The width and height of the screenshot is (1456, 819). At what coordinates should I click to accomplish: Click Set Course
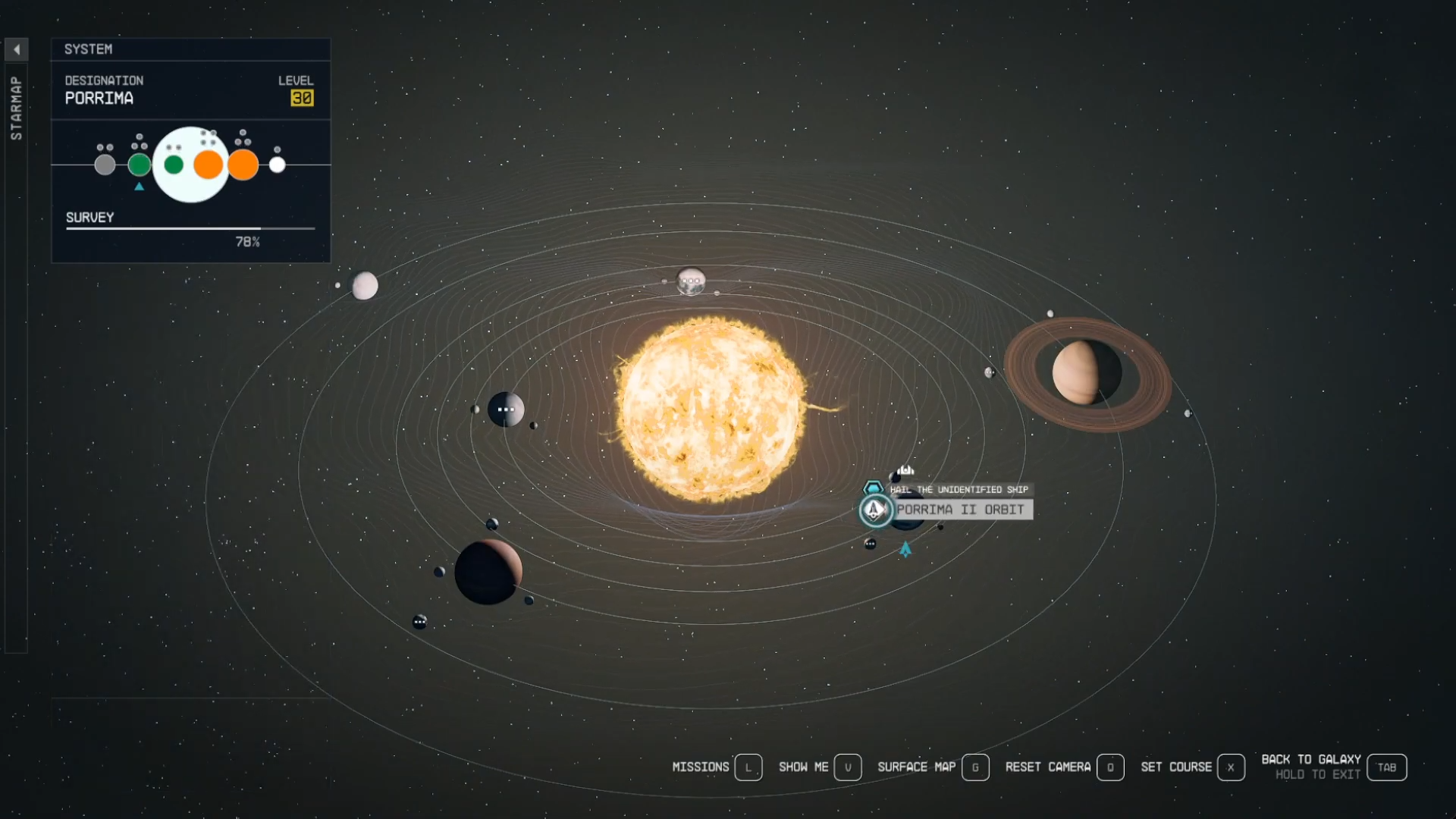pos(1176,767)
